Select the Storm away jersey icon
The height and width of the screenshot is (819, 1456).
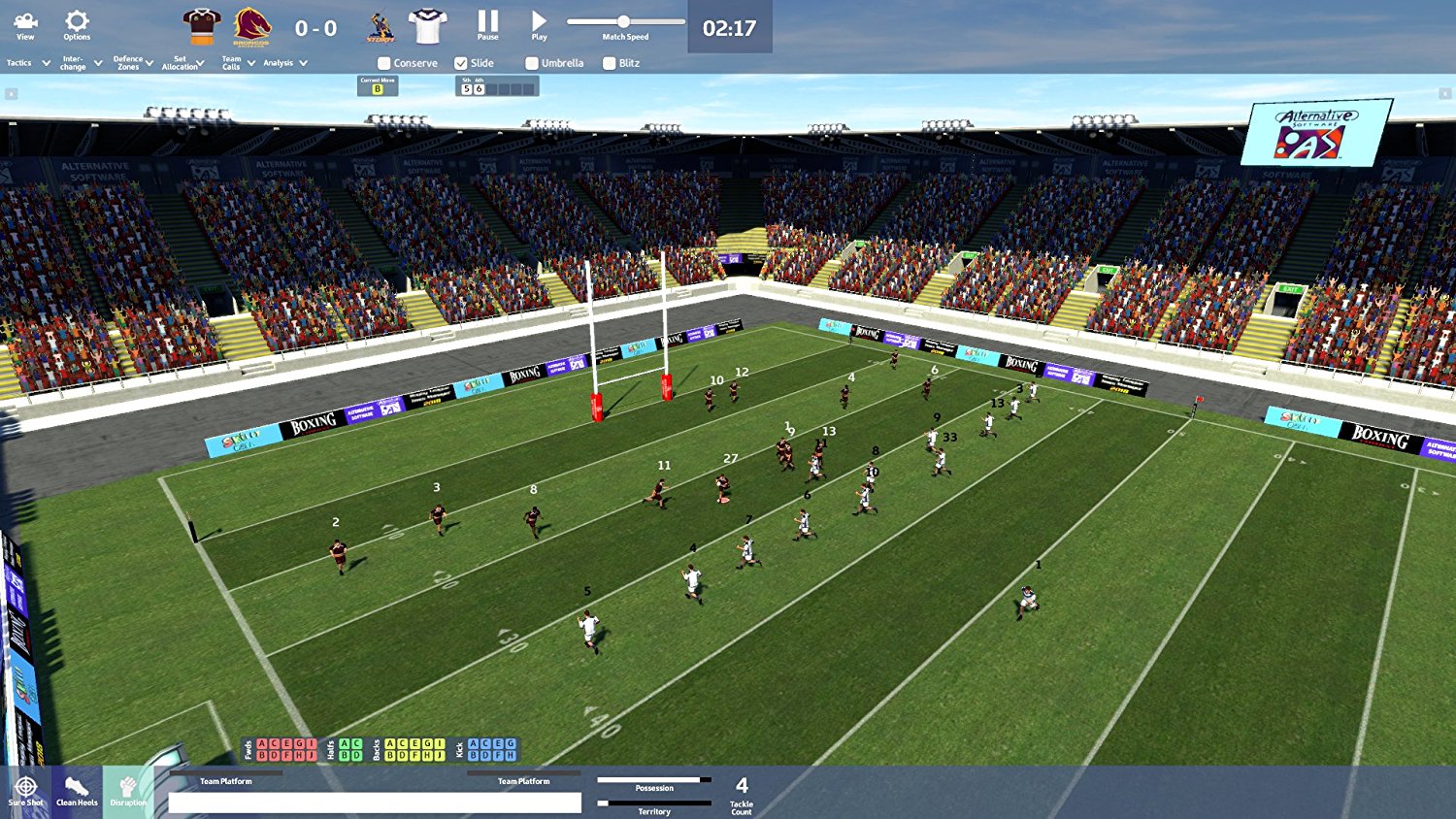tap(425, 25)
